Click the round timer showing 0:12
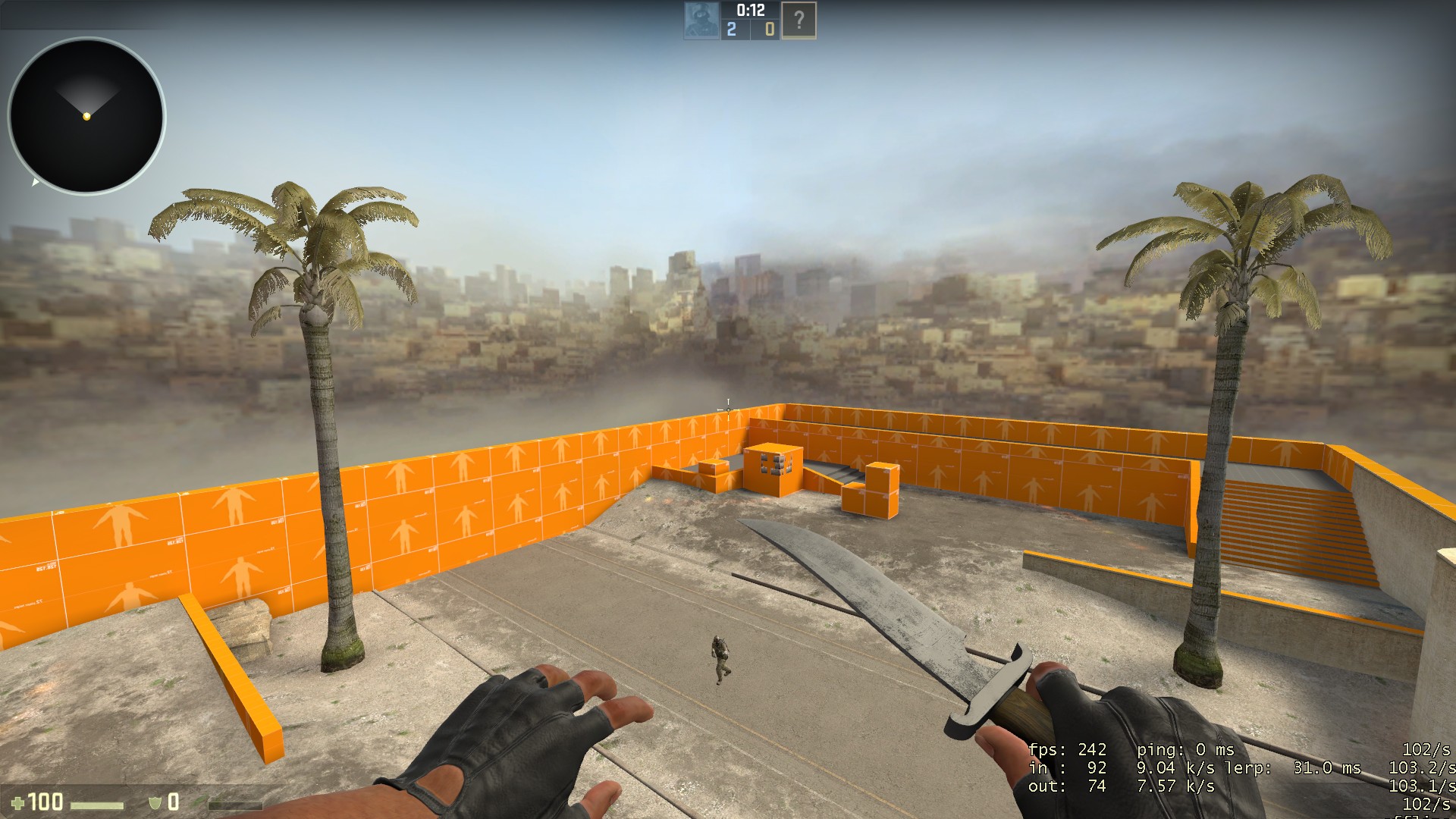Viewport: 1456px width, 819px height. point(752,11)
